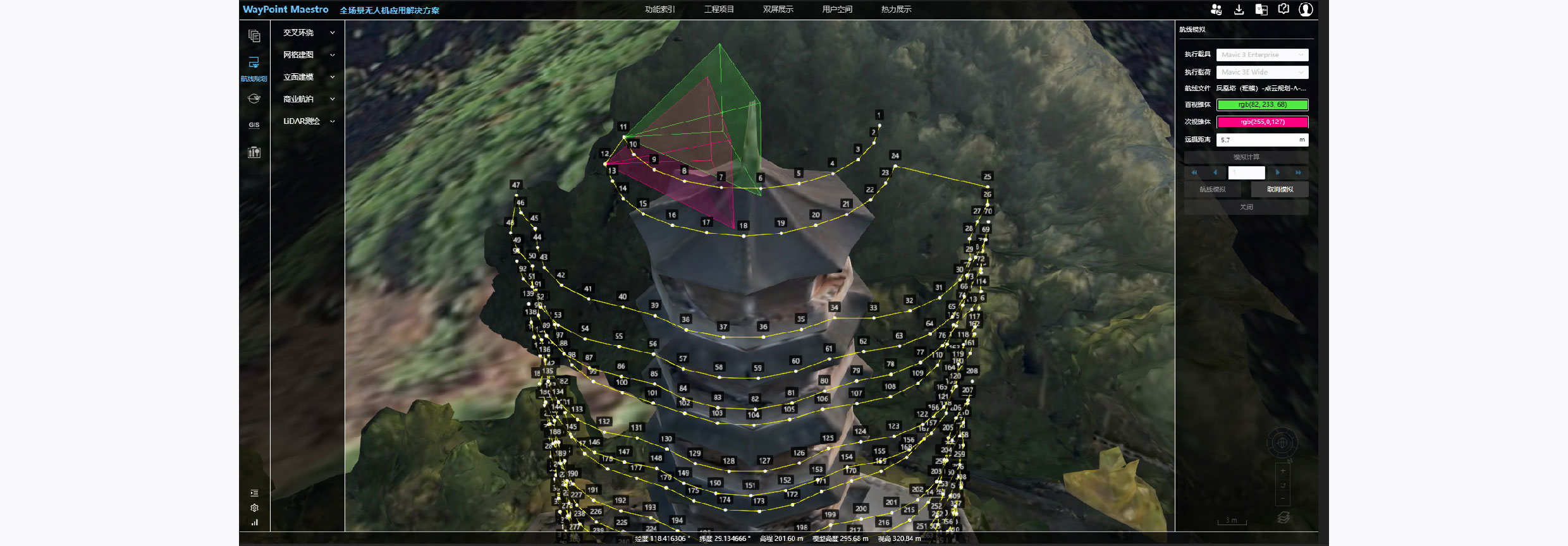Close the panel with the 关闭 button
1568x546 pixels.
click(x=1246, y=207)
